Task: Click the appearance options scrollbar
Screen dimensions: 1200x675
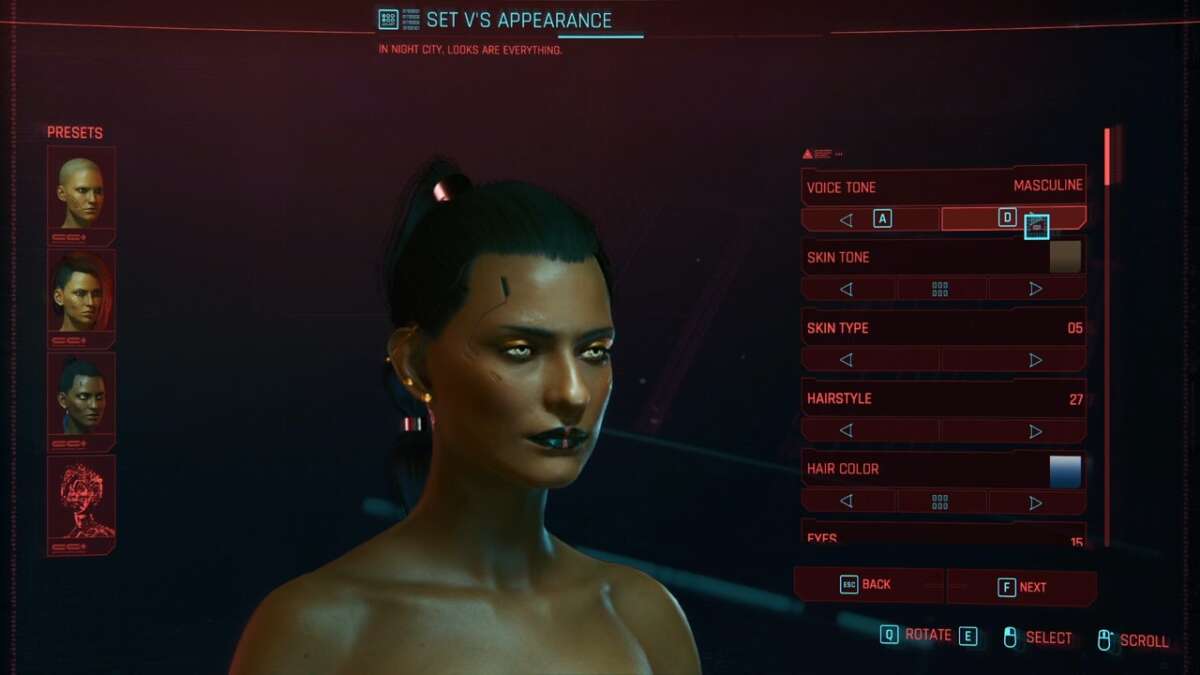Action: [x=1107, y=156]
